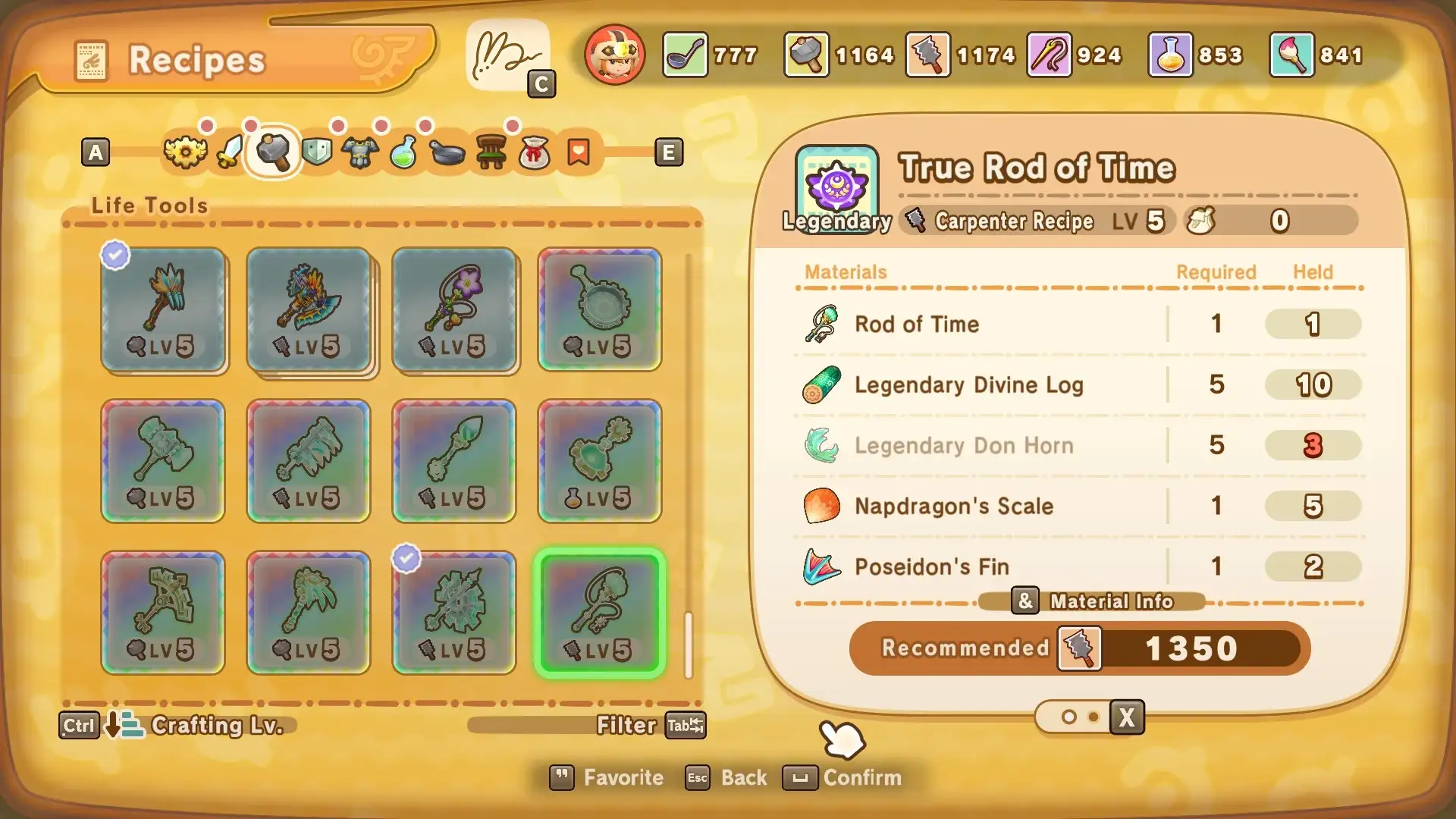Choose the alchemy flask tool recipe tile
Image resolution: width=1456 pixels, height=819 pixels.
pos(600,461)
